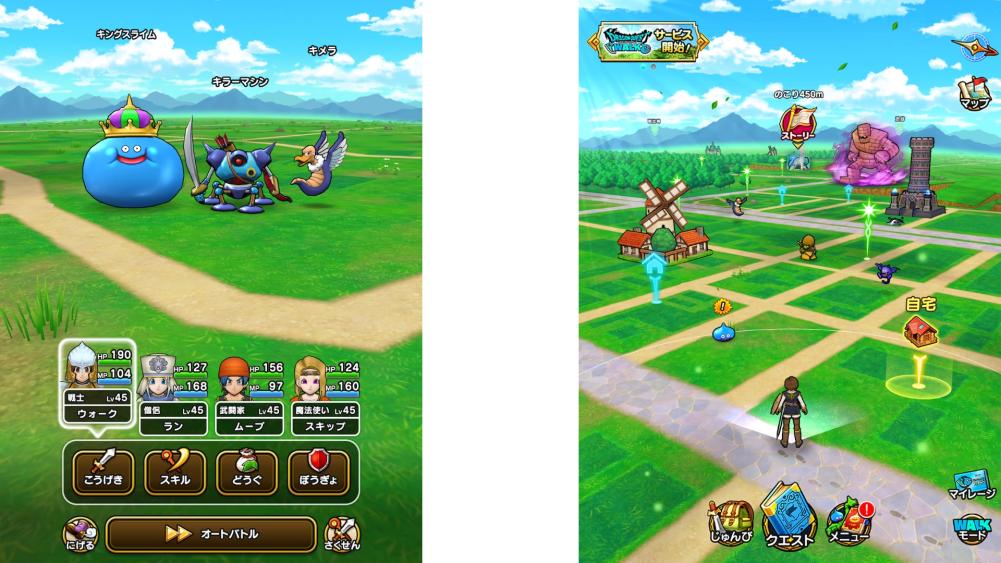Open the さくせん tactics button
Screen dimensions: 1001x563
(341, 535)
